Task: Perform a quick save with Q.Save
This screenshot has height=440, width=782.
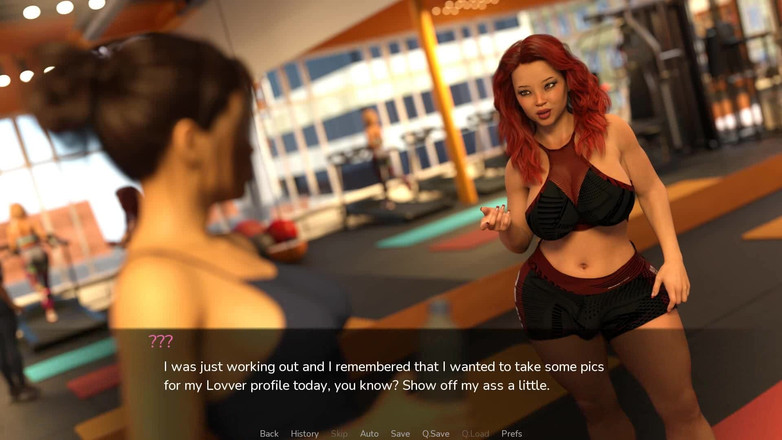Action: pos(435,434)
